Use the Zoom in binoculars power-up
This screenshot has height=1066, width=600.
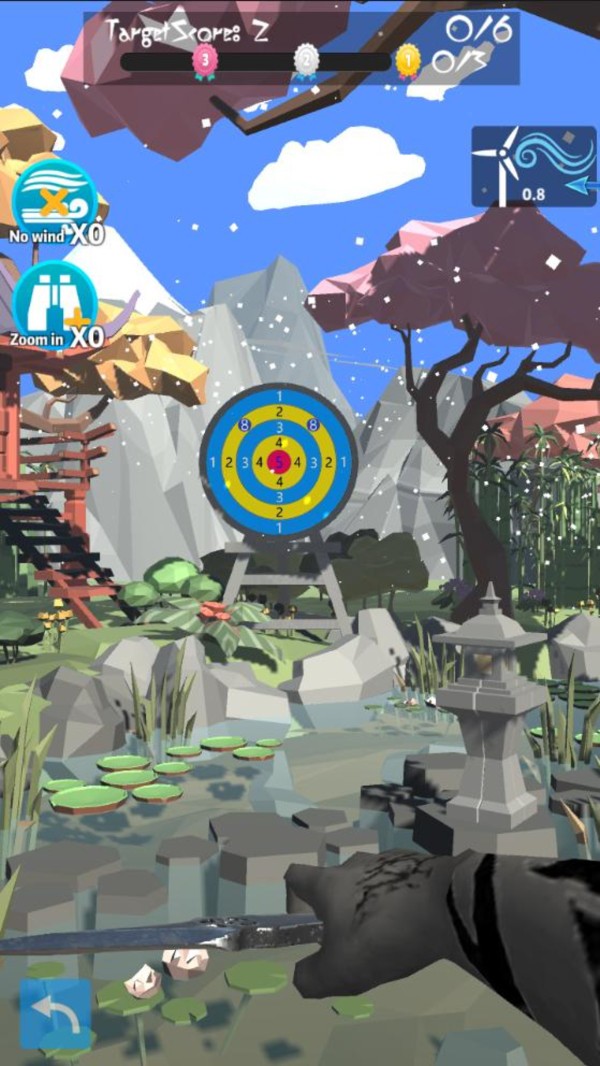(55, 303)
